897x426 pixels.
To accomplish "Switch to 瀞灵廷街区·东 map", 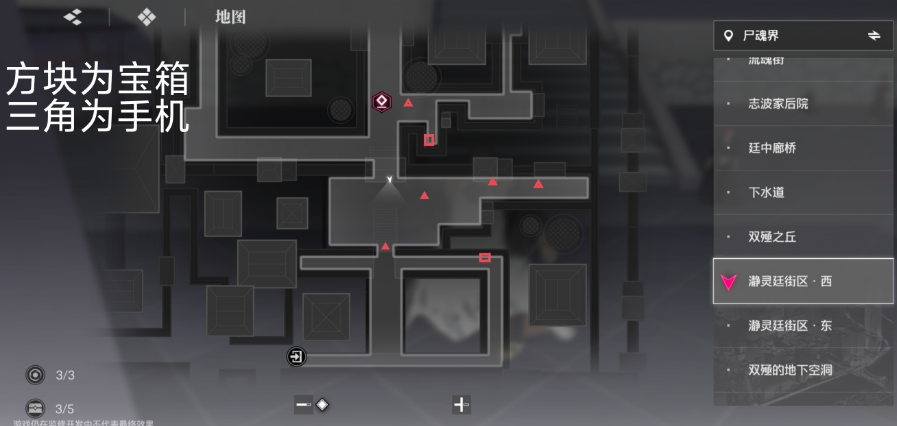I will (789, 326).
